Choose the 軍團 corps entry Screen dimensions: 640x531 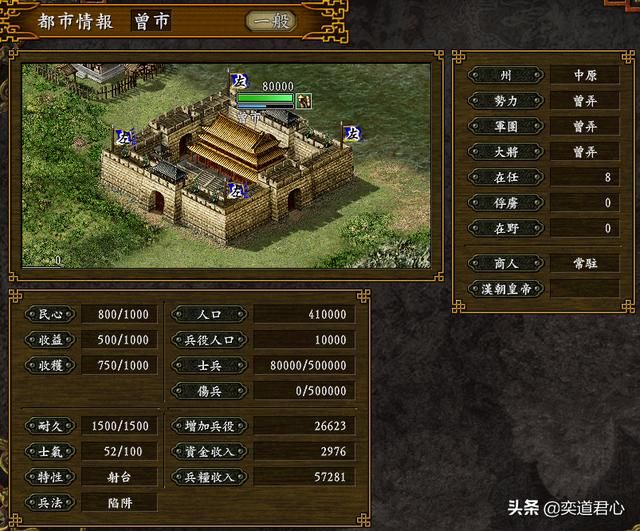tap(505, 127)
